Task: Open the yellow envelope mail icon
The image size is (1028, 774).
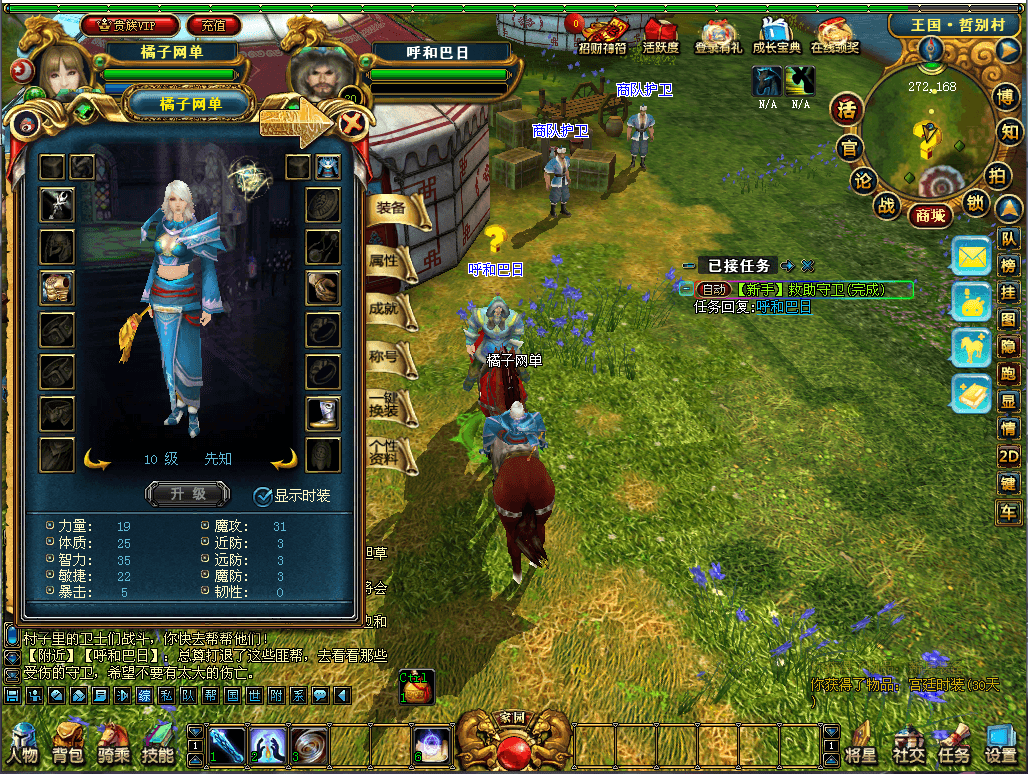Action: pos(971,257)
